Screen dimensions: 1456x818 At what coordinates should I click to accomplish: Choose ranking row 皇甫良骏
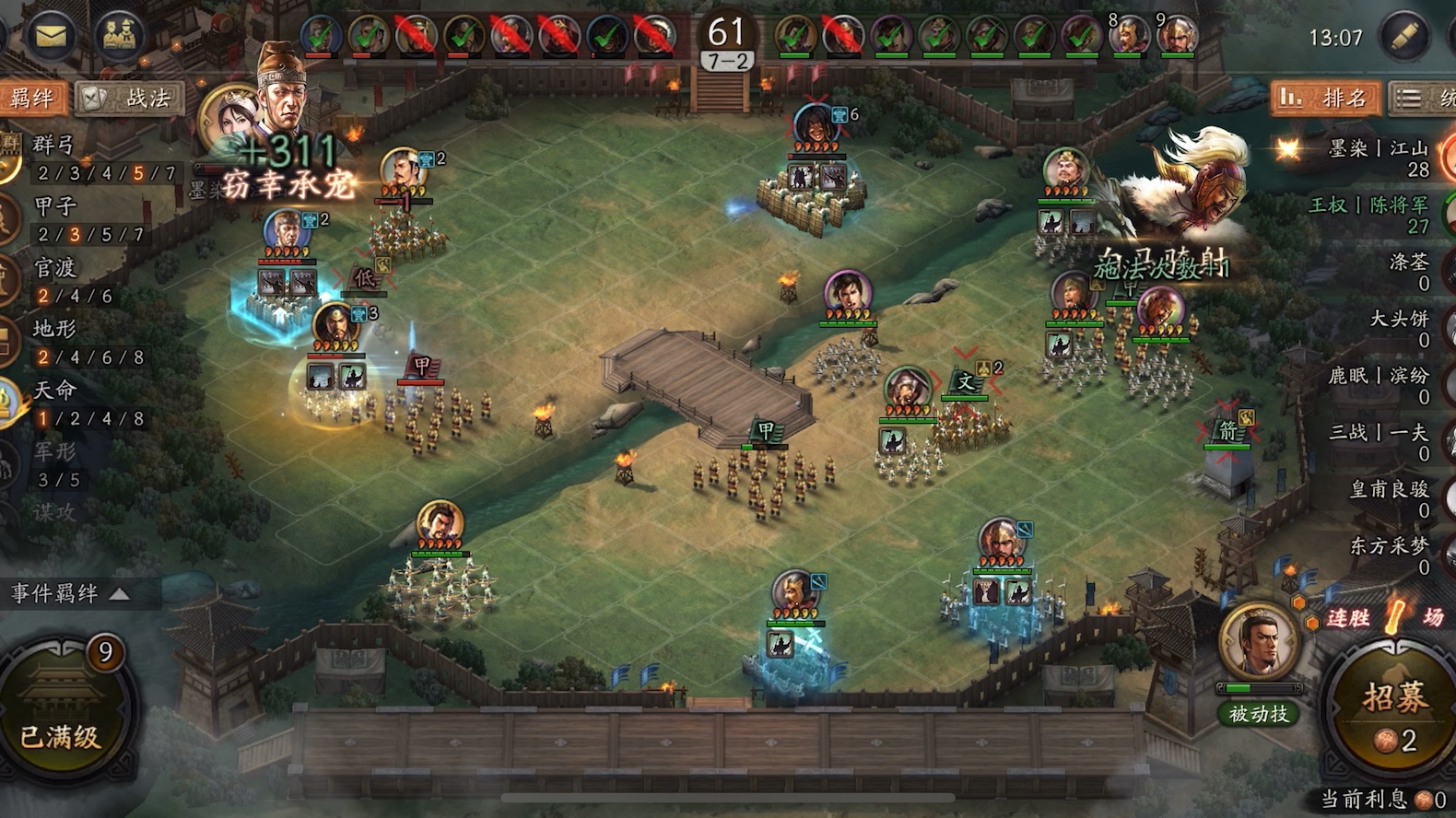tap(1389, 498)
